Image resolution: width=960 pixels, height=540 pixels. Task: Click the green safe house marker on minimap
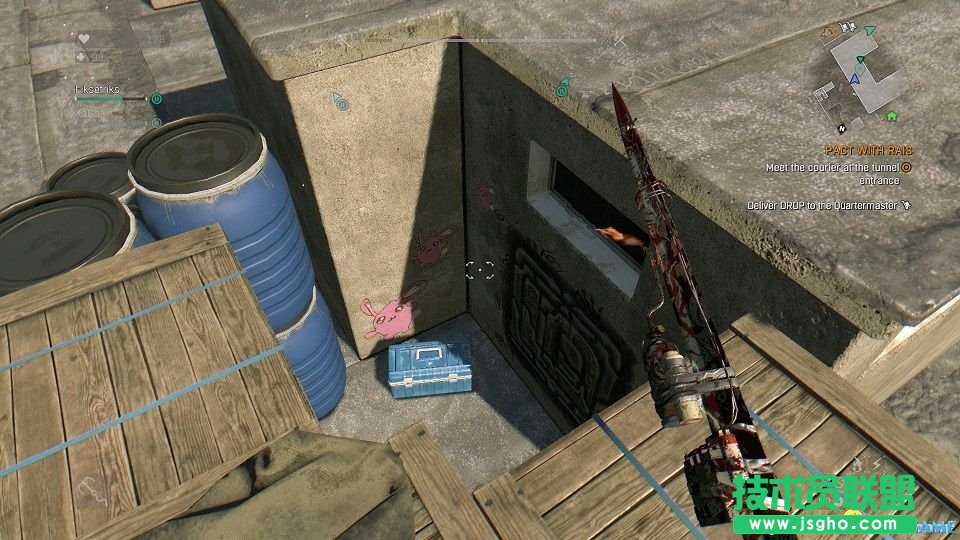click(890, 116)
